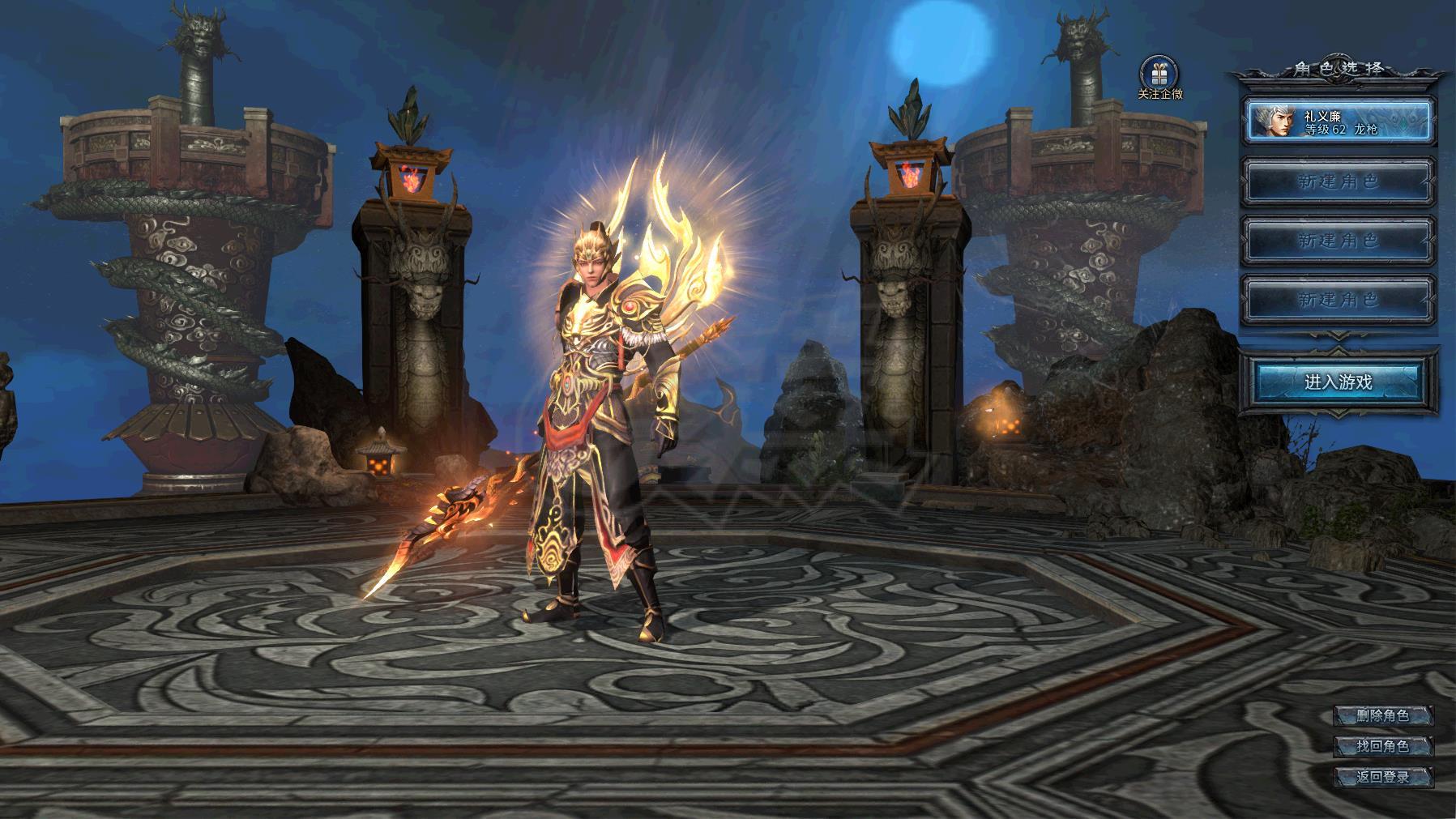Click the 删除角色 delete character button
Screen dimensions: 1456x819
tap(1383, 715)
